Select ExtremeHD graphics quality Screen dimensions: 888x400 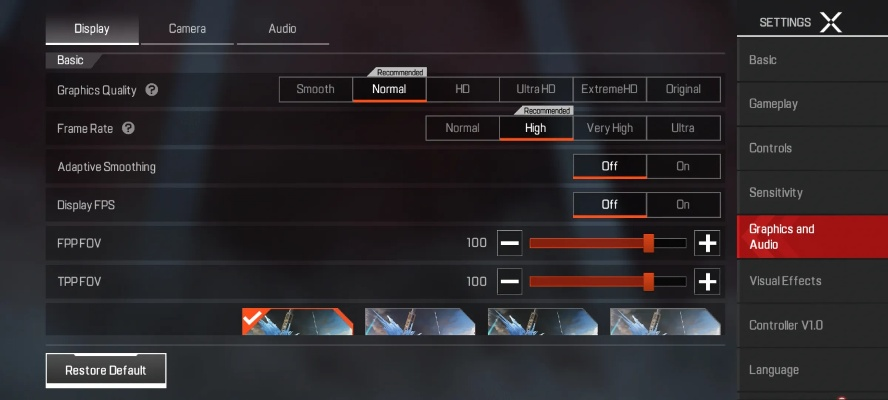click(609, 89)
